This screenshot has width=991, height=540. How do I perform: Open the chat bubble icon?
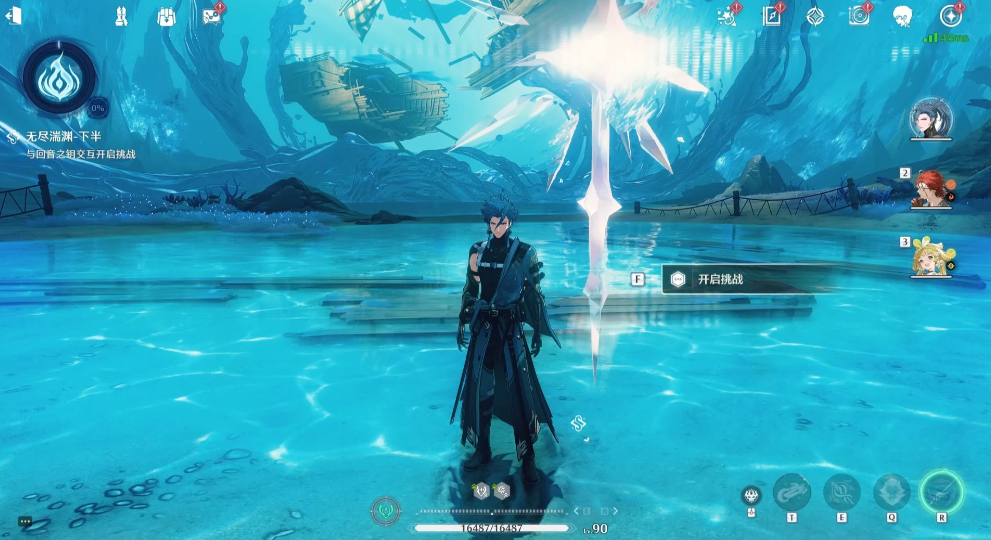tap(25, 521)
